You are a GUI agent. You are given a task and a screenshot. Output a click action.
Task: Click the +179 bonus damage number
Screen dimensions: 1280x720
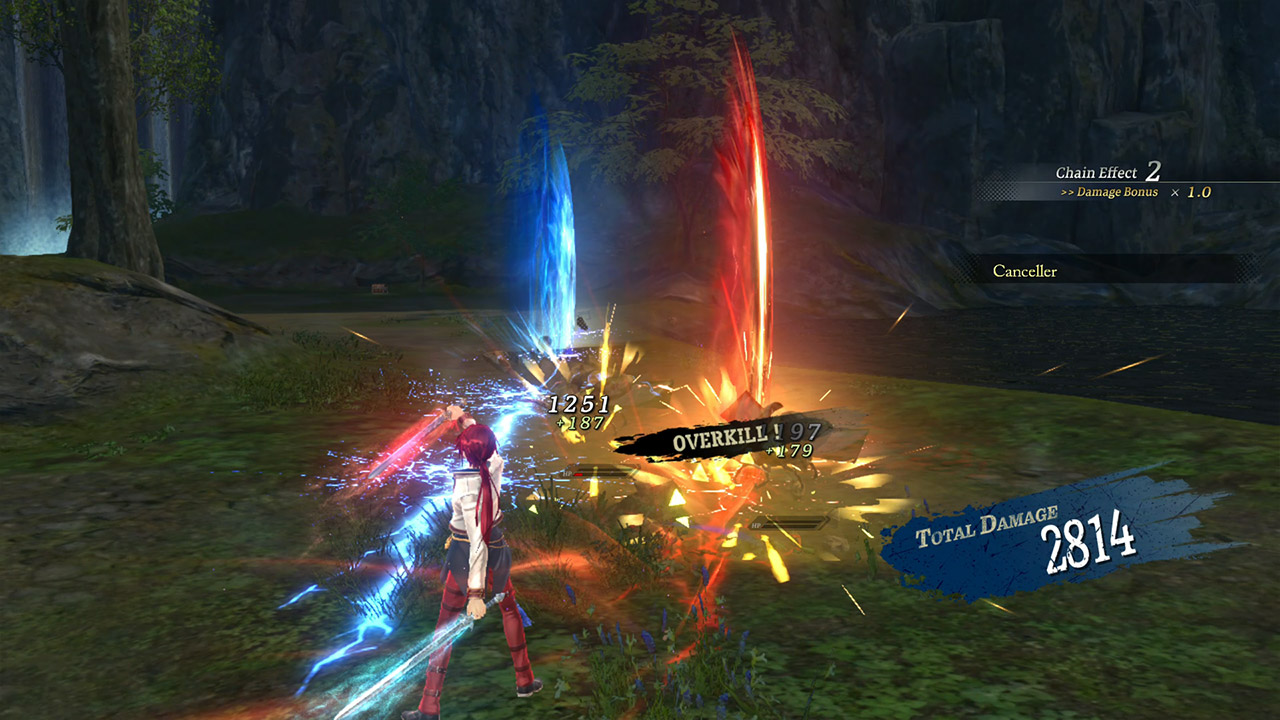pos(788,451)
